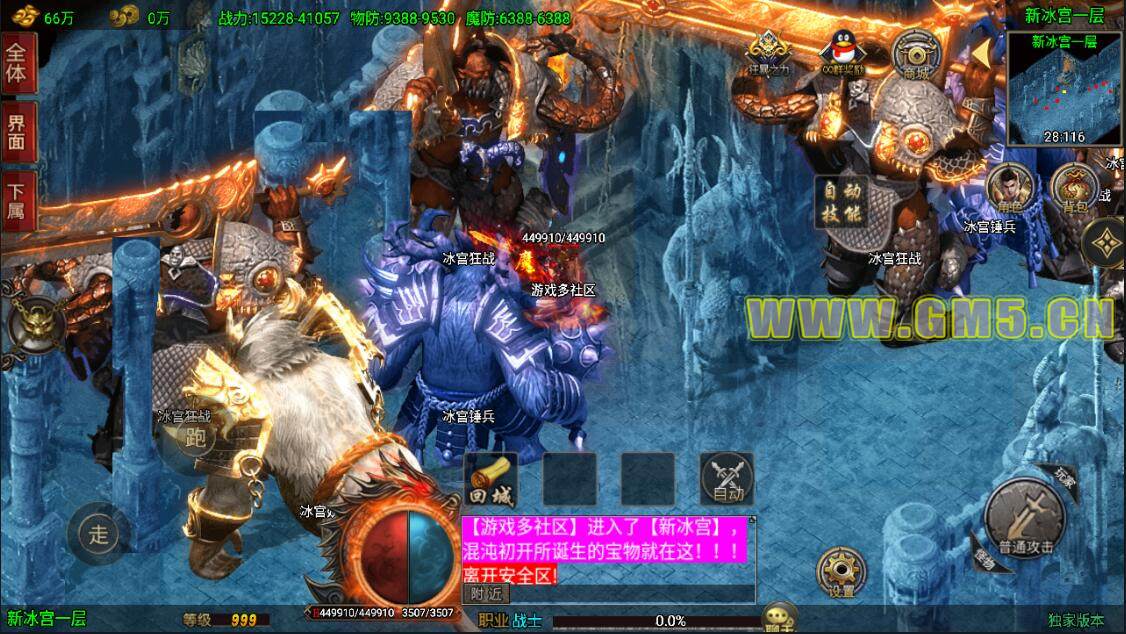Screen dimensions: 1126x634
Task: Open the 设置 gear settings
Action: coord(841,573)
